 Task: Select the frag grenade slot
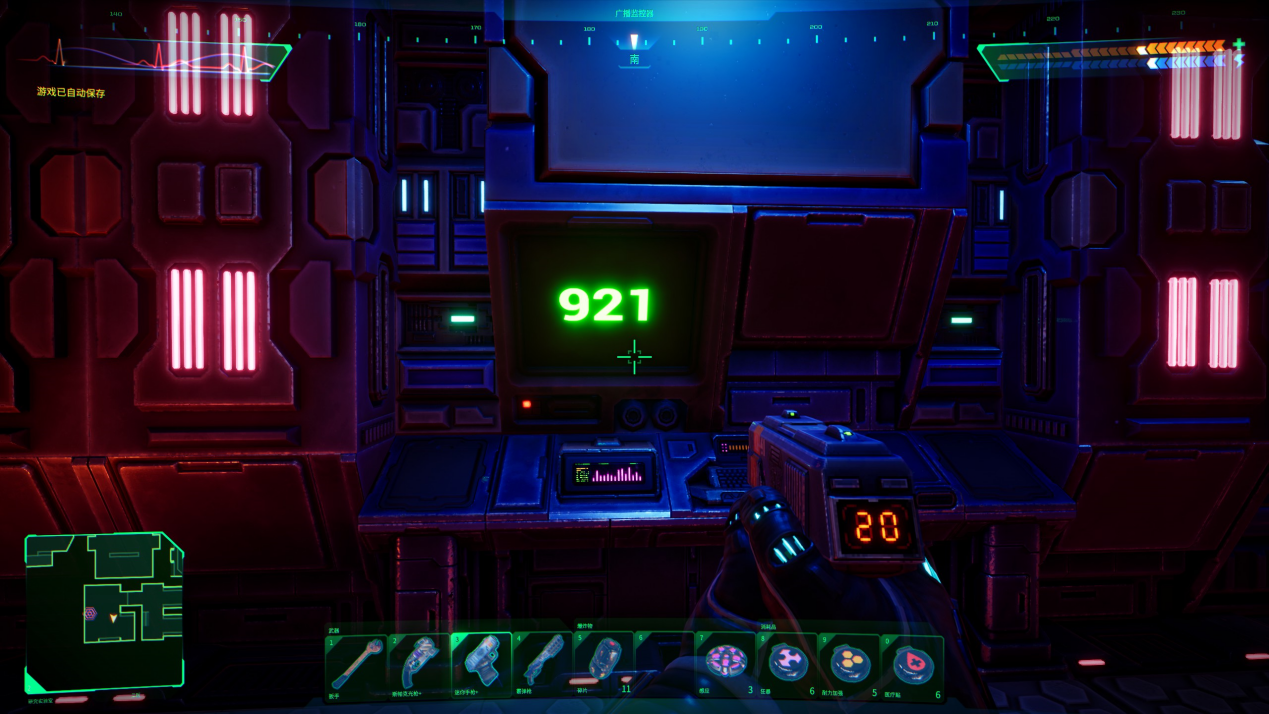[x=603, y=662]
